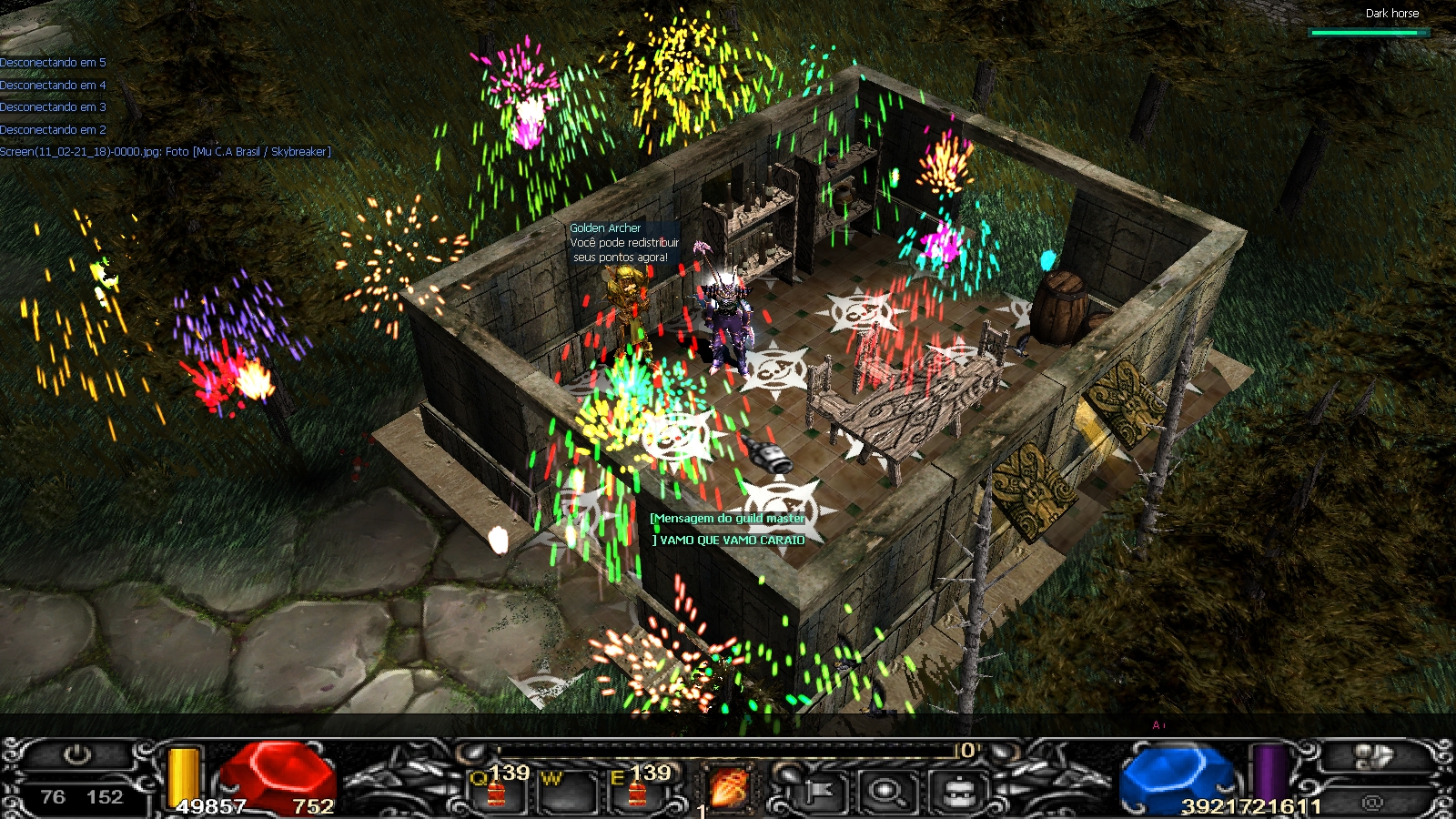Click the @ button

pyautogui.click(x=1372, y=802)
